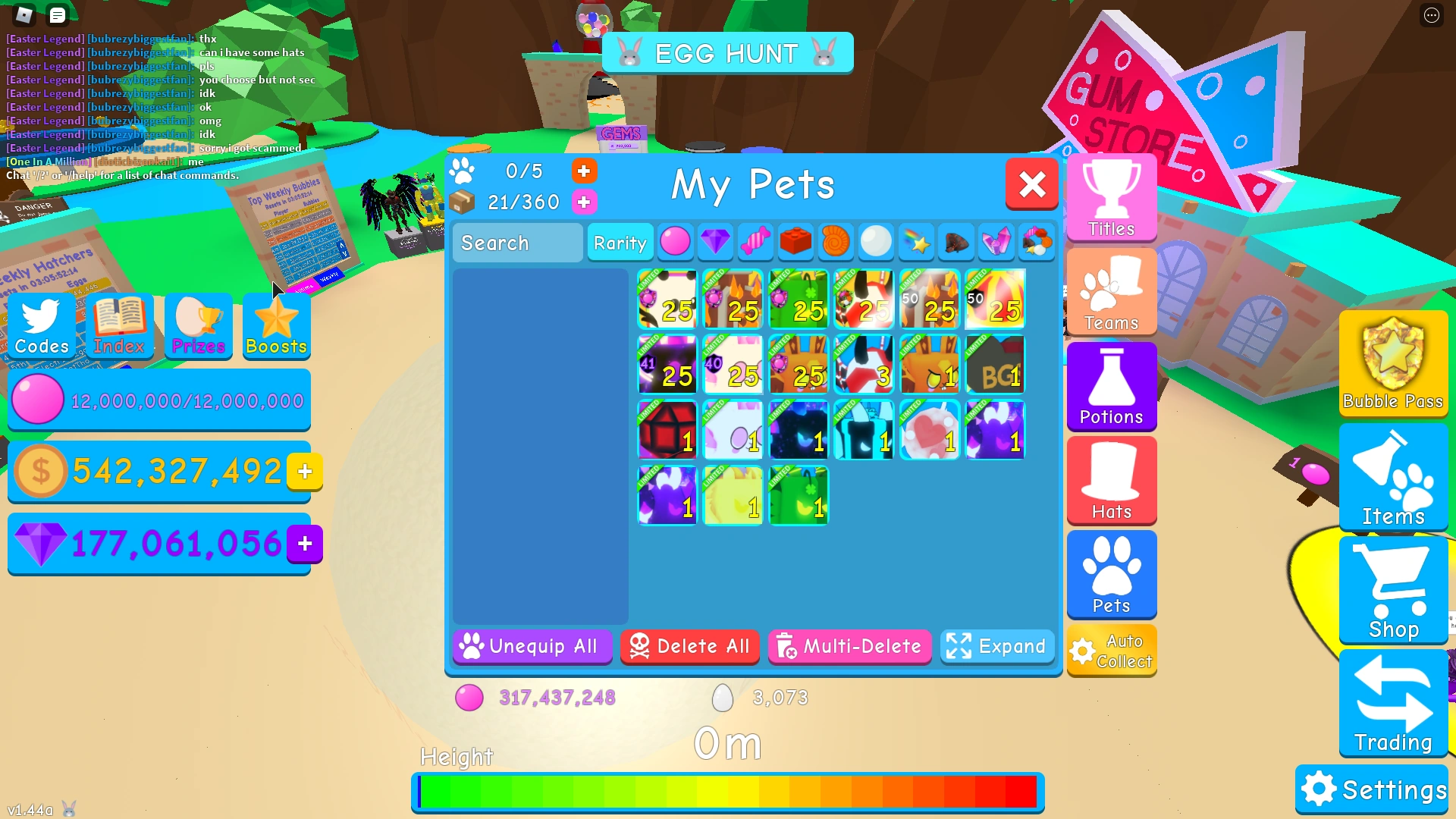Screen dimensions: 1456x819
Task: Switch to the Items tab
Action: coord(1392,478)
